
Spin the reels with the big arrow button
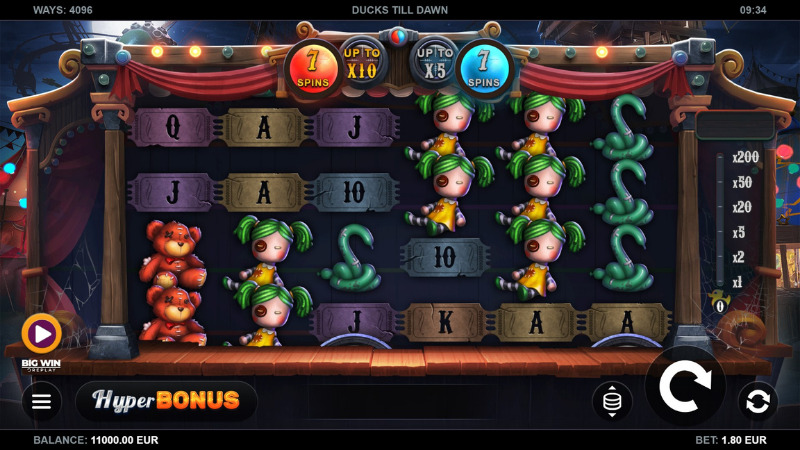click(685, 387)
